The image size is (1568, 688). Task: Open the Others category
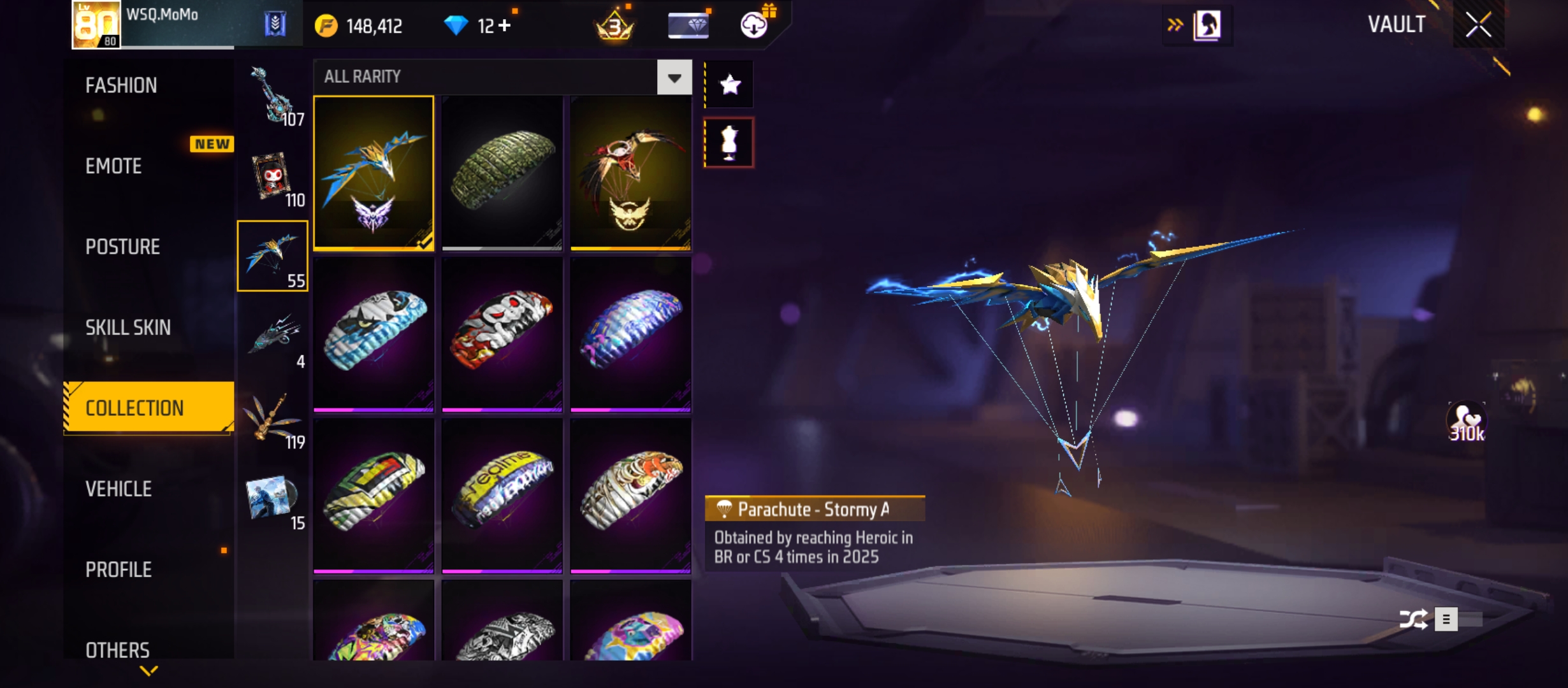click(117, 650)
